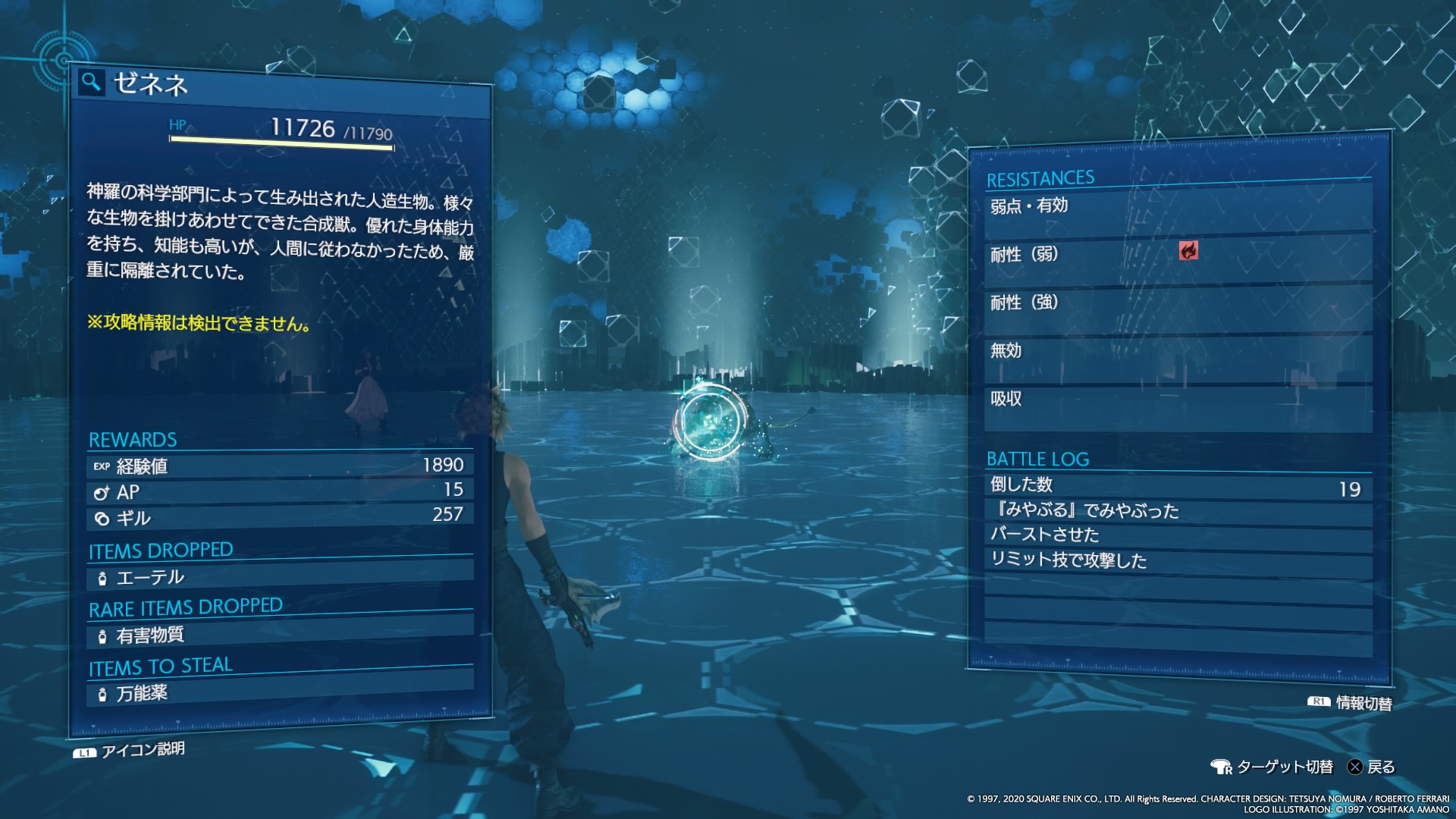Image resolution: width=1456 pixels, height=819 pixels.
Task: Select the エーテル dropped item row
Action: (x=279, y=576)
